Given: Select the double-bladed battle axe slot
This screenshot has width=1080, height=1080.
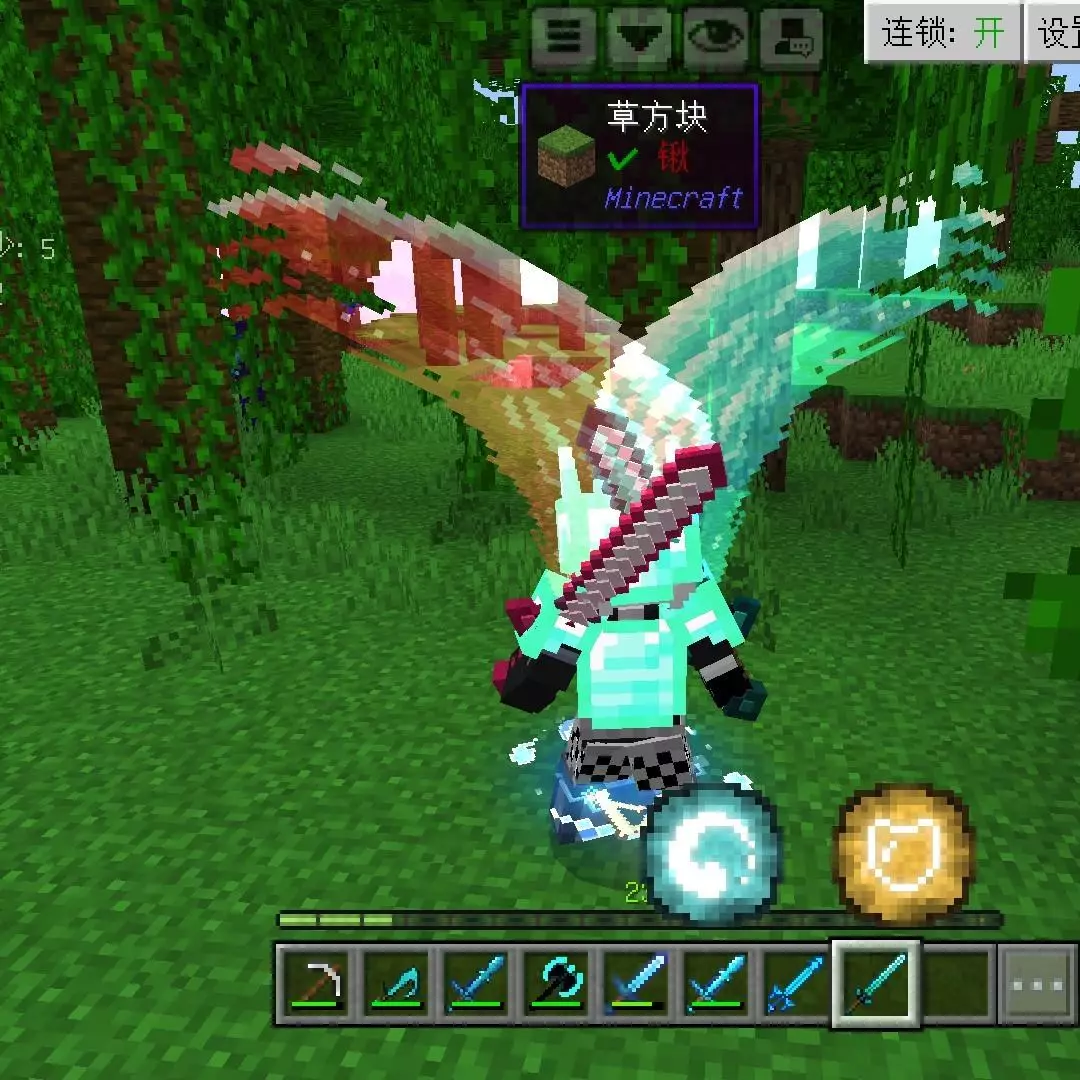Looking at the screenshot, I should pyautogui.click(x=556, y=984).
